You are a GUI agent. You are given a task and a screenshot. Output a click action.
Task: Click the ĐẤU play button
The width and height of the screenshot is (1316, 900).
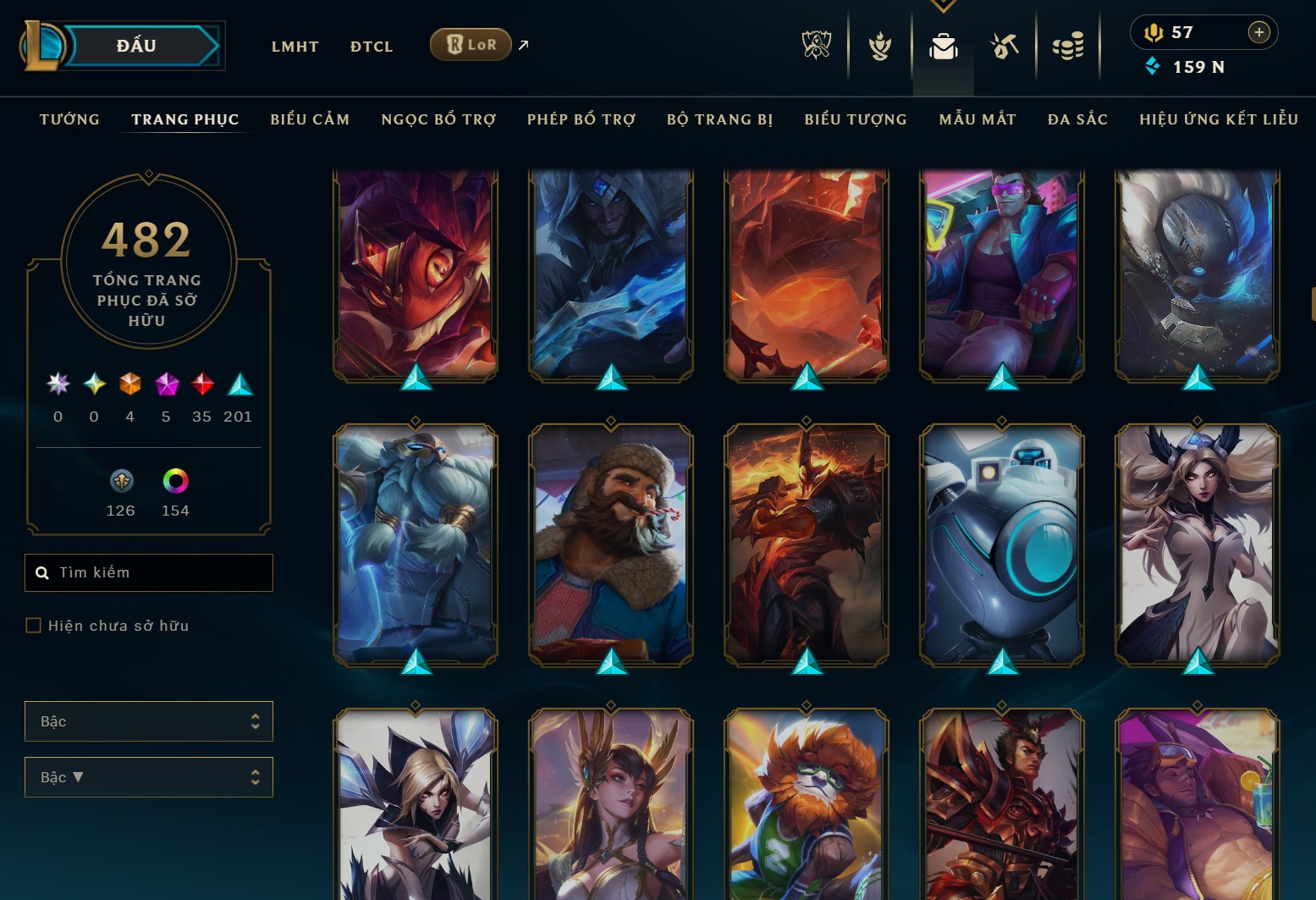(142, 46)
